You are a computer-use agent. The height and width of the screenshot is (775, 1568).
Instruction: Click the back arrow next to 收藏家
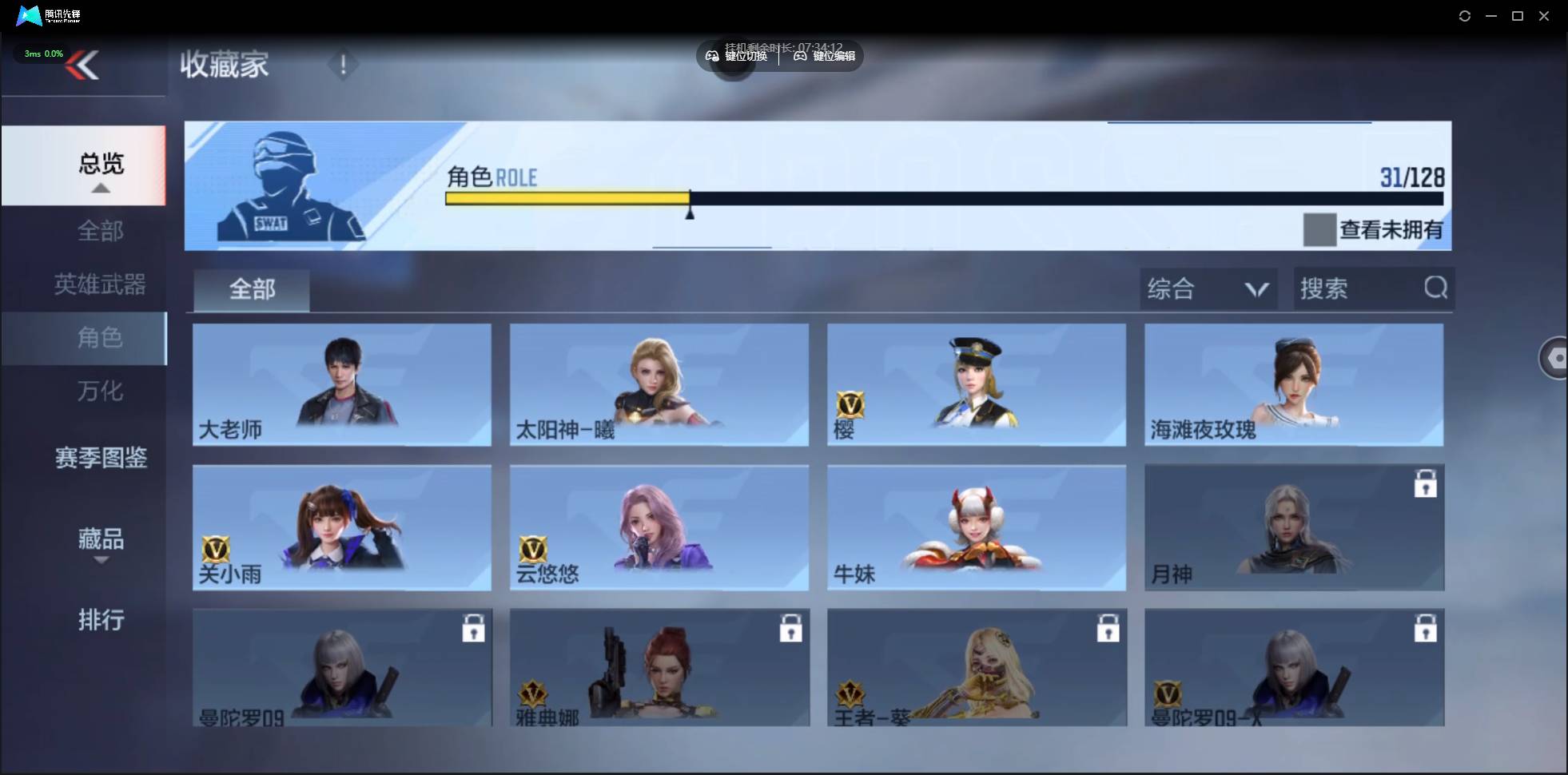tap(84, 66)
